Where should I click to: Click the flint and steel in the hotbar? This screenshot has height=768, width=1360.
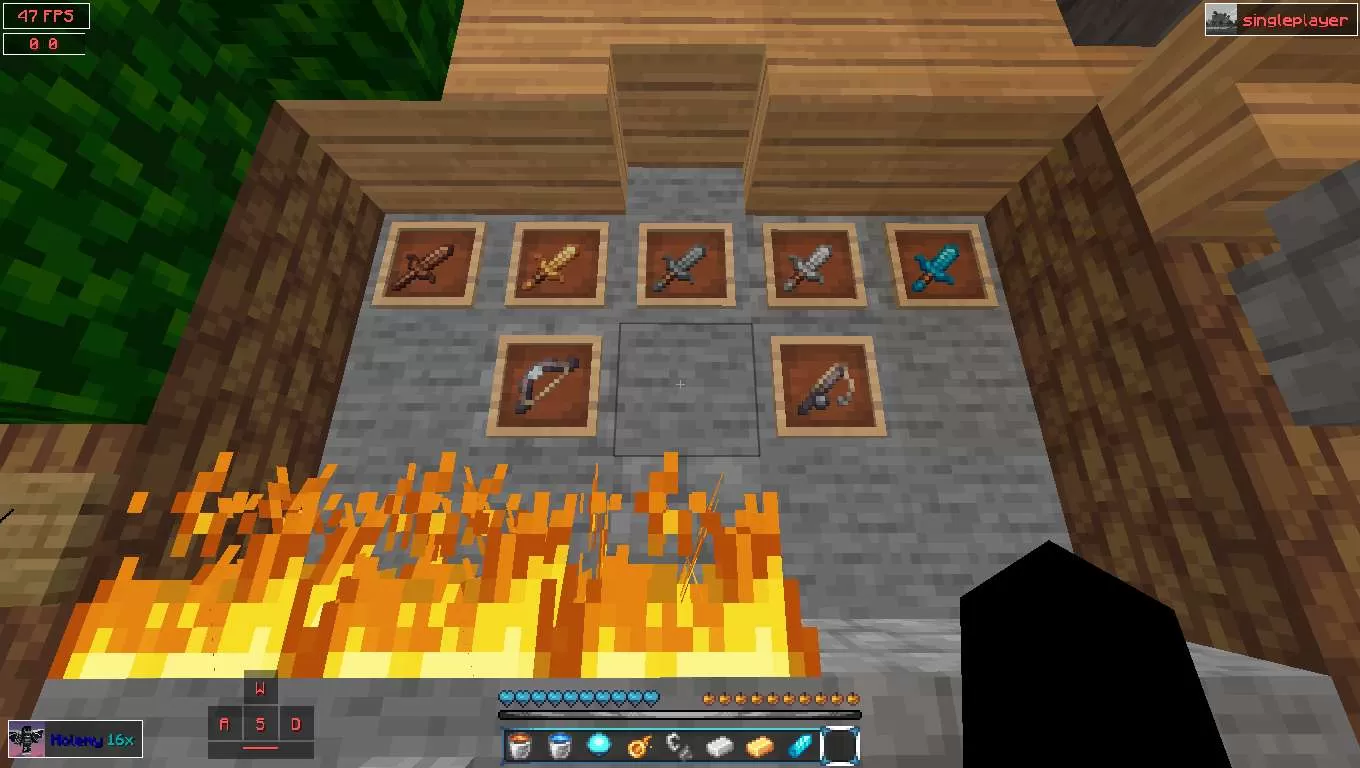(x=637, y=745)
